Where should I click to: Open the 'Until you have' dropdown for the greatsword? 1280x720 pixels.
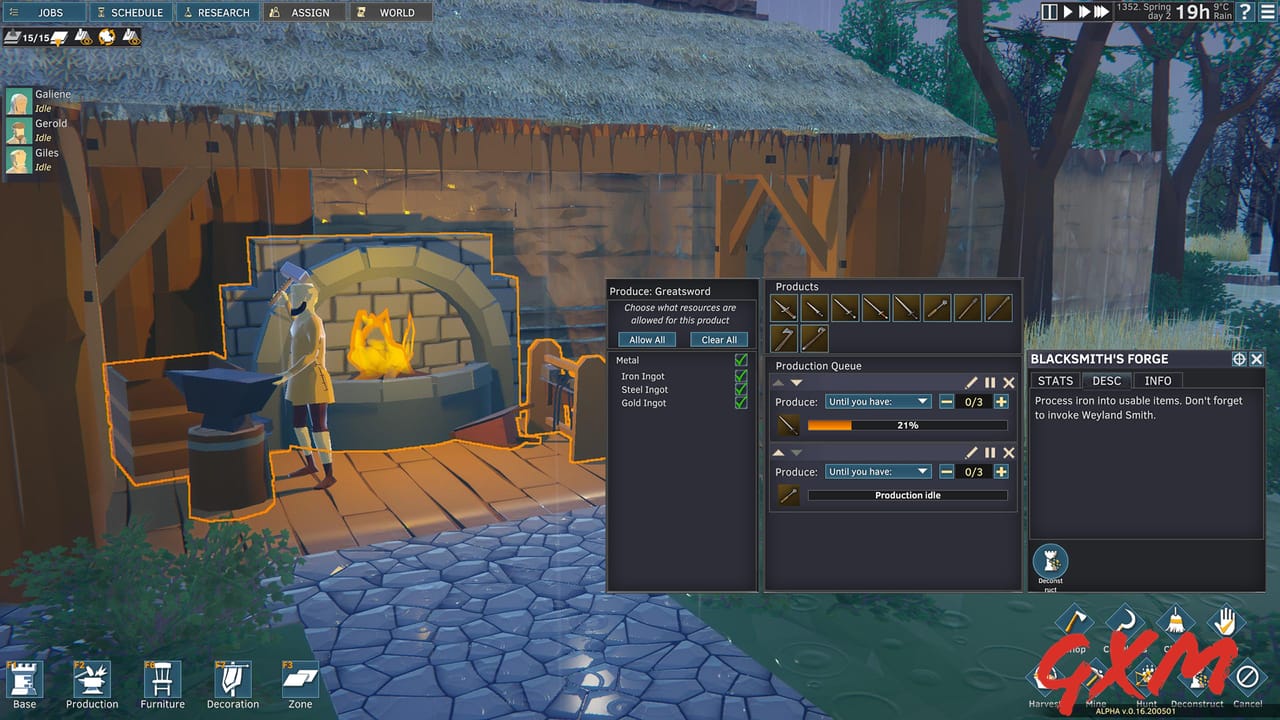[x=878, y=401]
